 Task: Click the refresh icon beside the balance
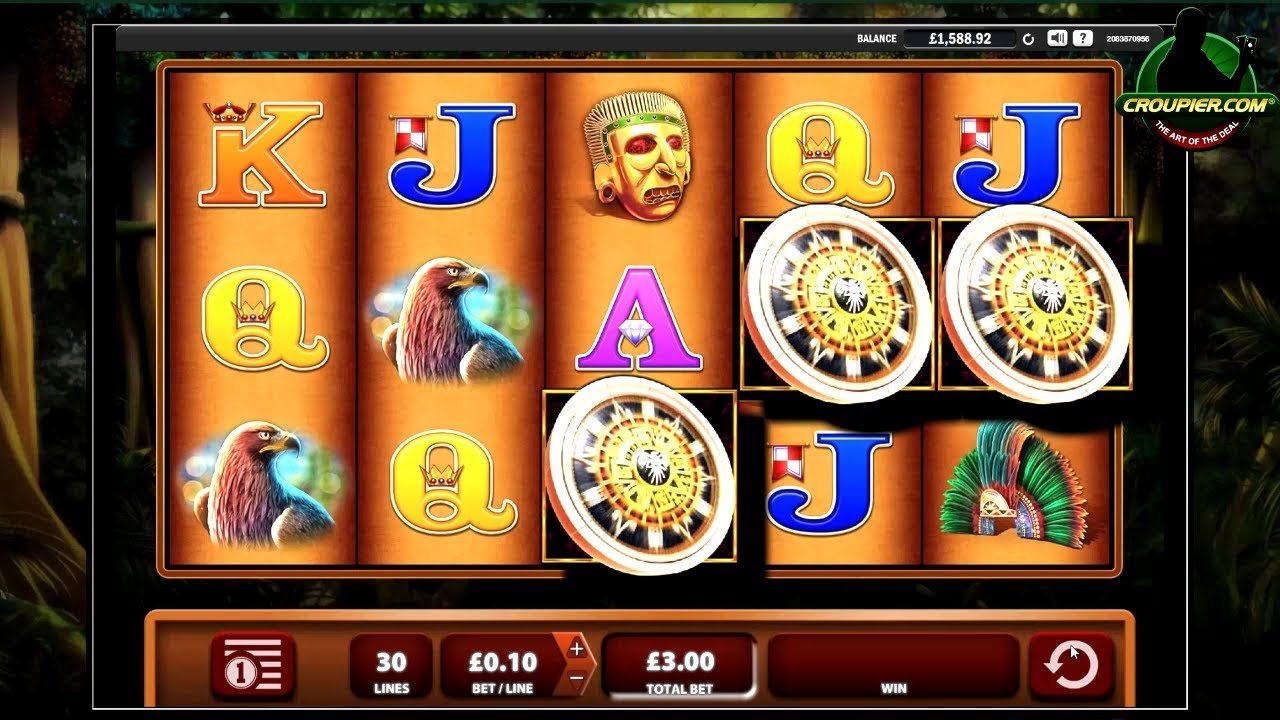coord(1028,36)
